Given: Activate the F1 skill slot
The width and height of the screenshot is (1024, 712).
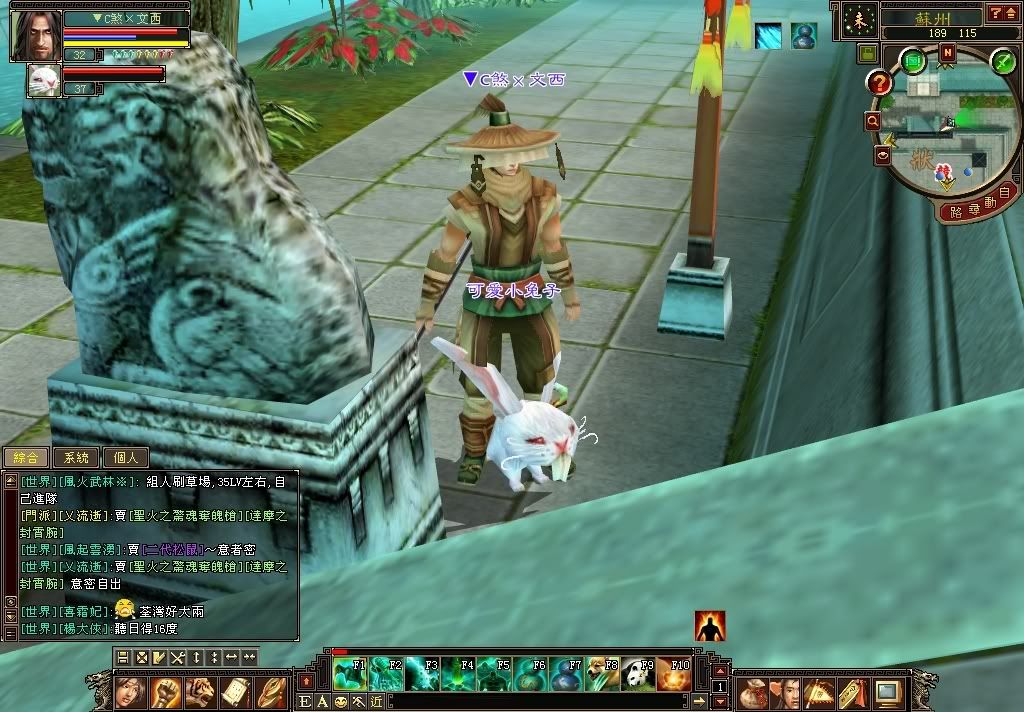Looking at the screenshot, I should [x=348, y=675].
